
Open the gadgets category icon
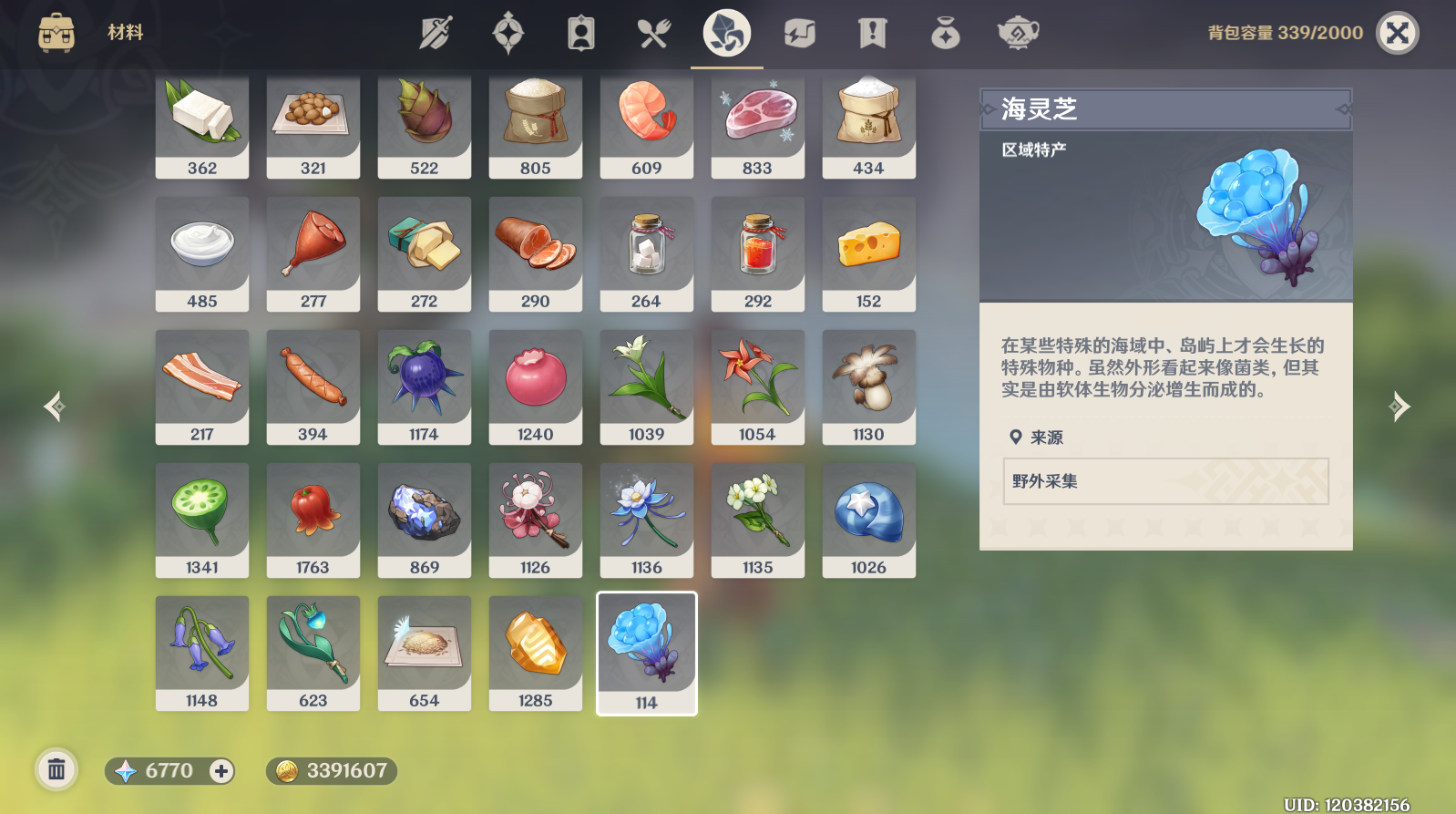point(798,33)
